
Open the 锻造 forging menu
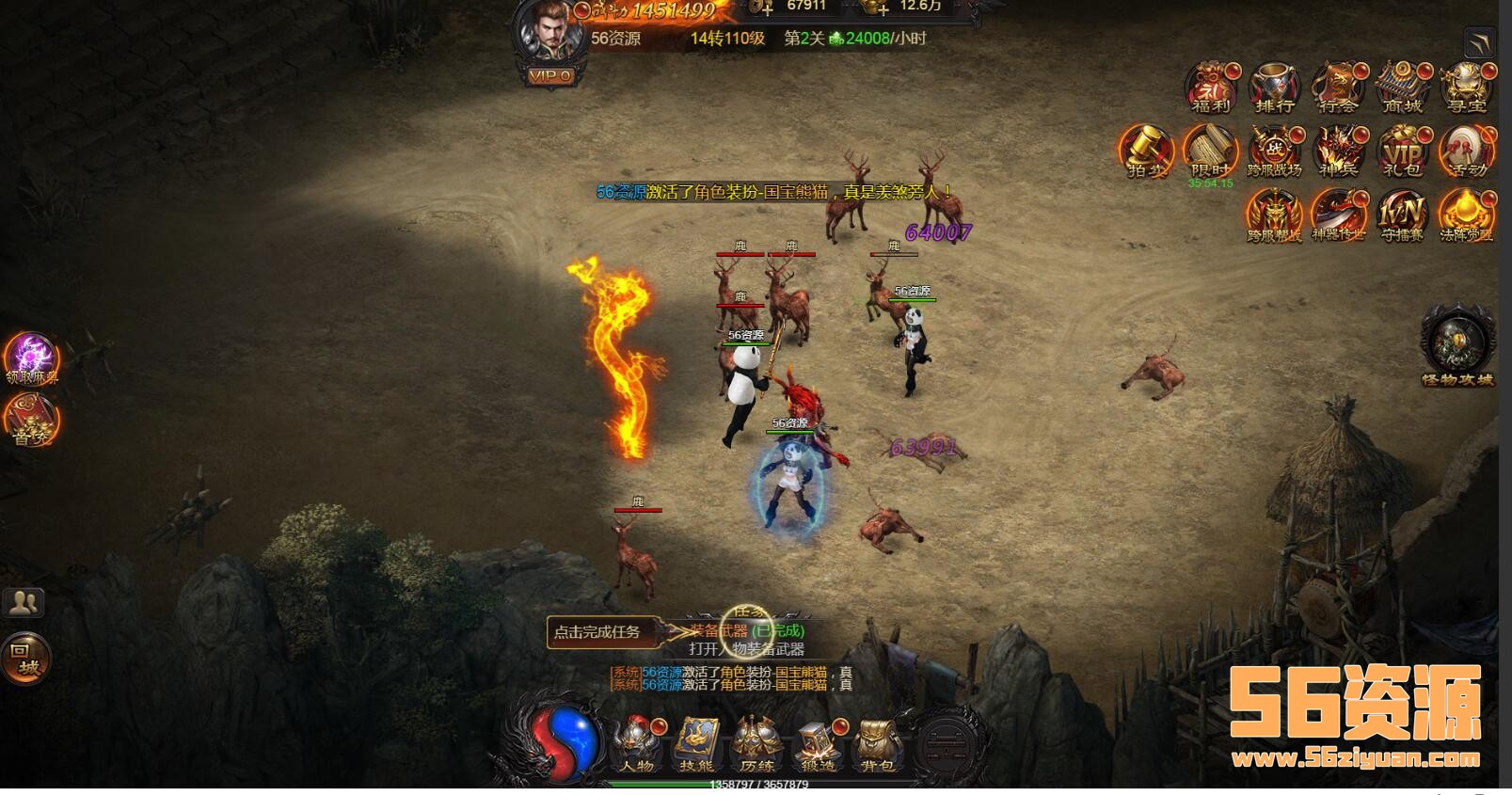pyautogui.click(x=816, y=743)
